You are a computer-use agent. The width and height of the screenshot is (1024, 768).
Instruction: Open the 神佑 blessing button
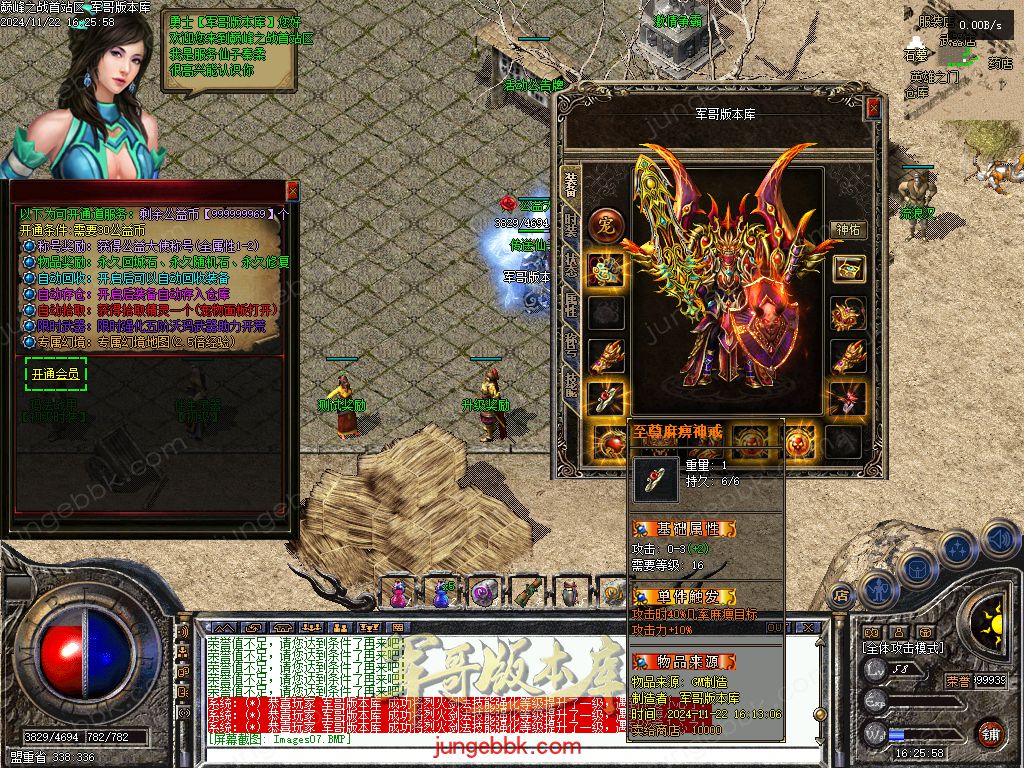[848, 229]
